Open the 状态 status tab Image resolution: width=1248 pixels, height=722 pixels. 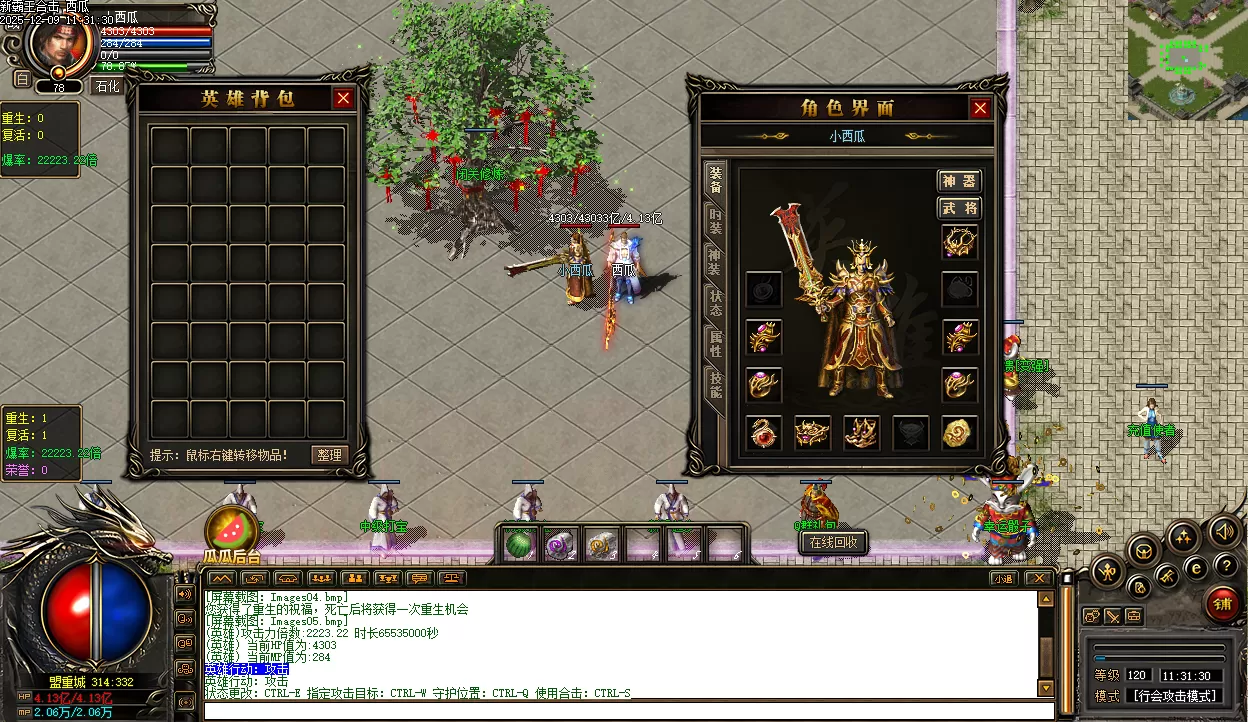[715, 302]
